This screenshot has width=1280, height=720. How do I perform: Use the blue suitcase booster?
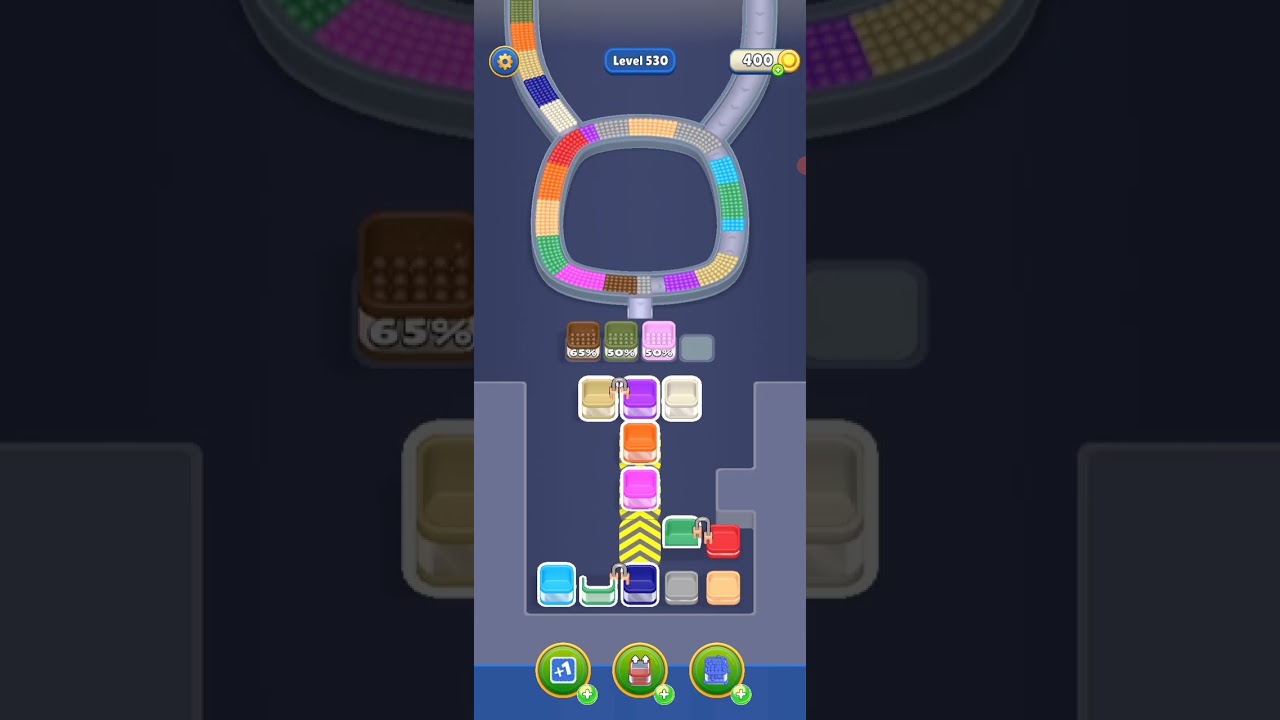718,670
